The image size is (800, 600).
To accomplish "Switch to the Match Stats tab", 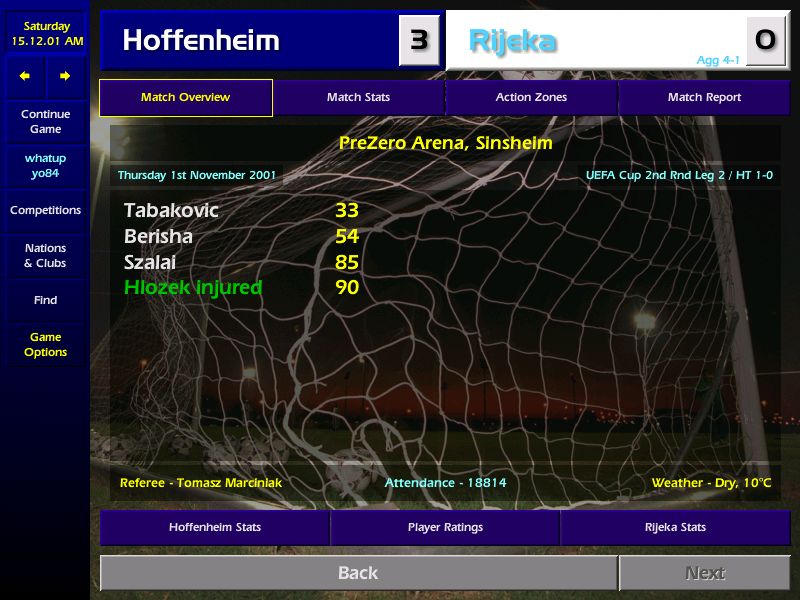I will (358, 98).
